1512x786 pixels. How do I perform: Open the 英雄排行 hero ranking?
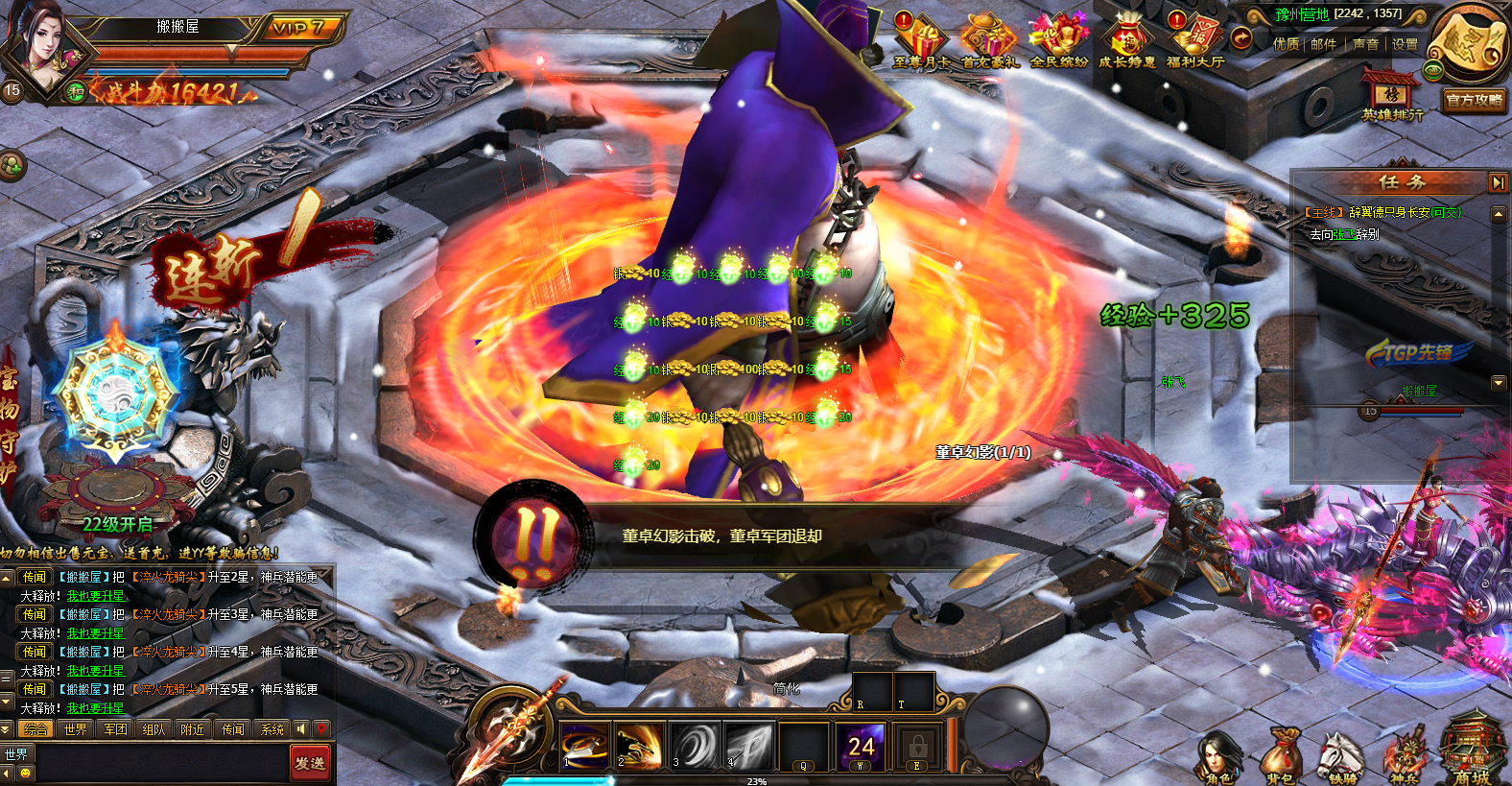1392,96
